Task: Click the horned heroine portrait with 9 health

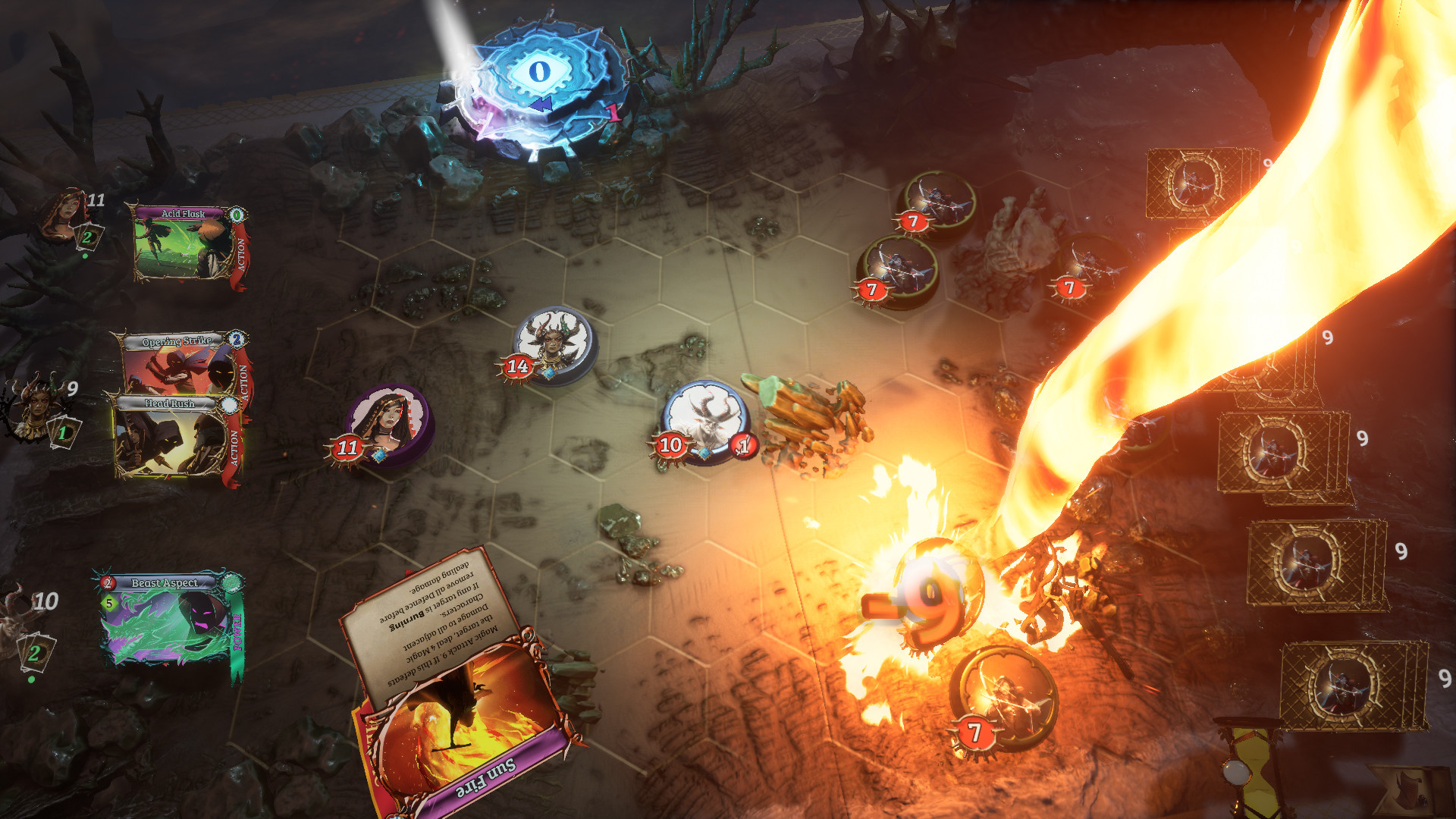Action: (38, 403)
